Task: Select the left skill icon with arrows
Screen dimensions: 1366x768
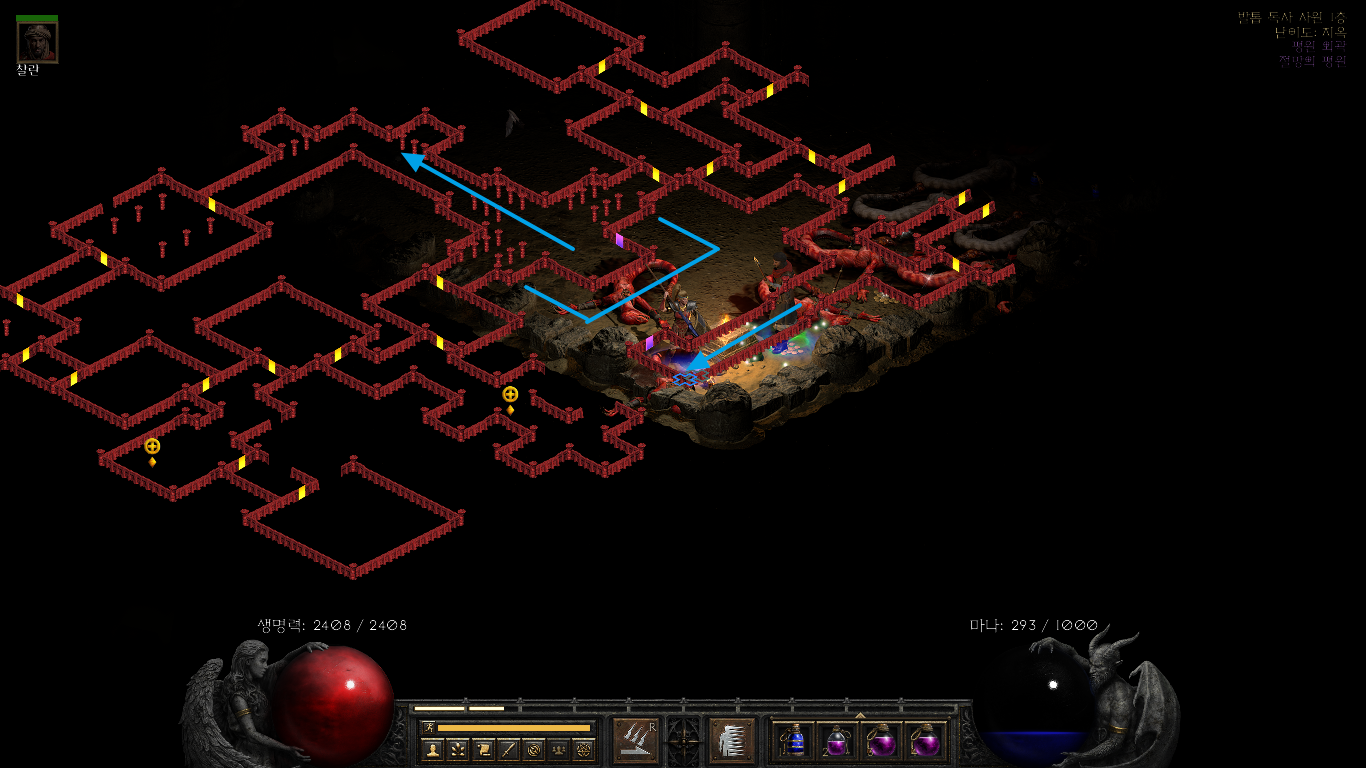Action: click(635, 741)
